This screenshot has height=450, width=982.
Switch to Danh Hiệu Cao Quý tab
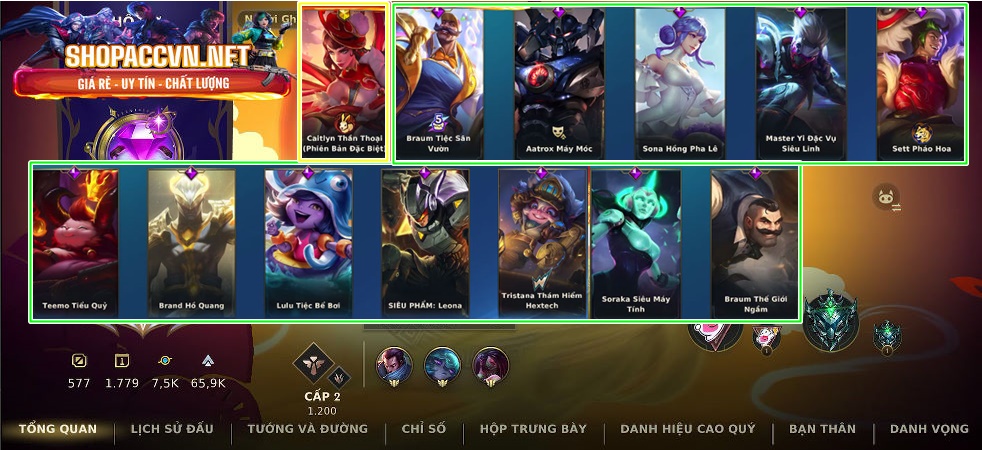[x=688, y=429]
